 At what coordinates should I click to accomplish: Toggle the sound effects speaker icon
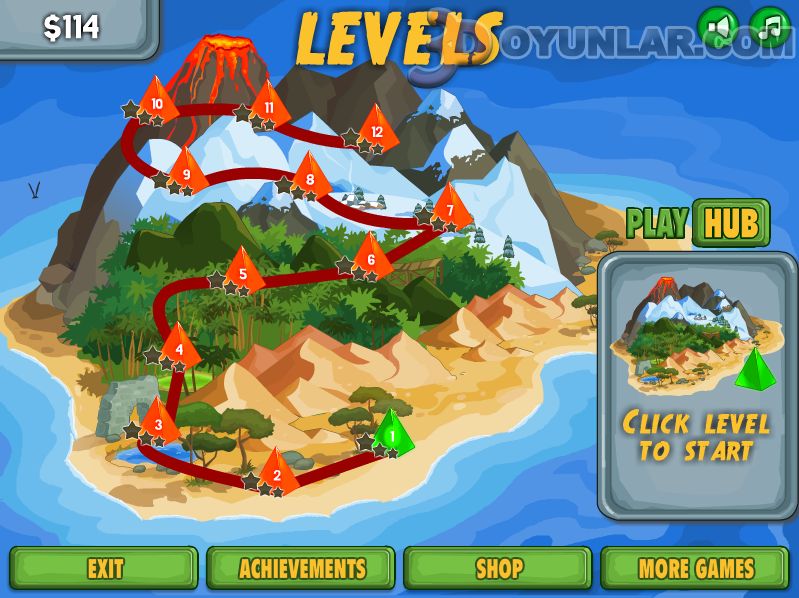[717, 27]
